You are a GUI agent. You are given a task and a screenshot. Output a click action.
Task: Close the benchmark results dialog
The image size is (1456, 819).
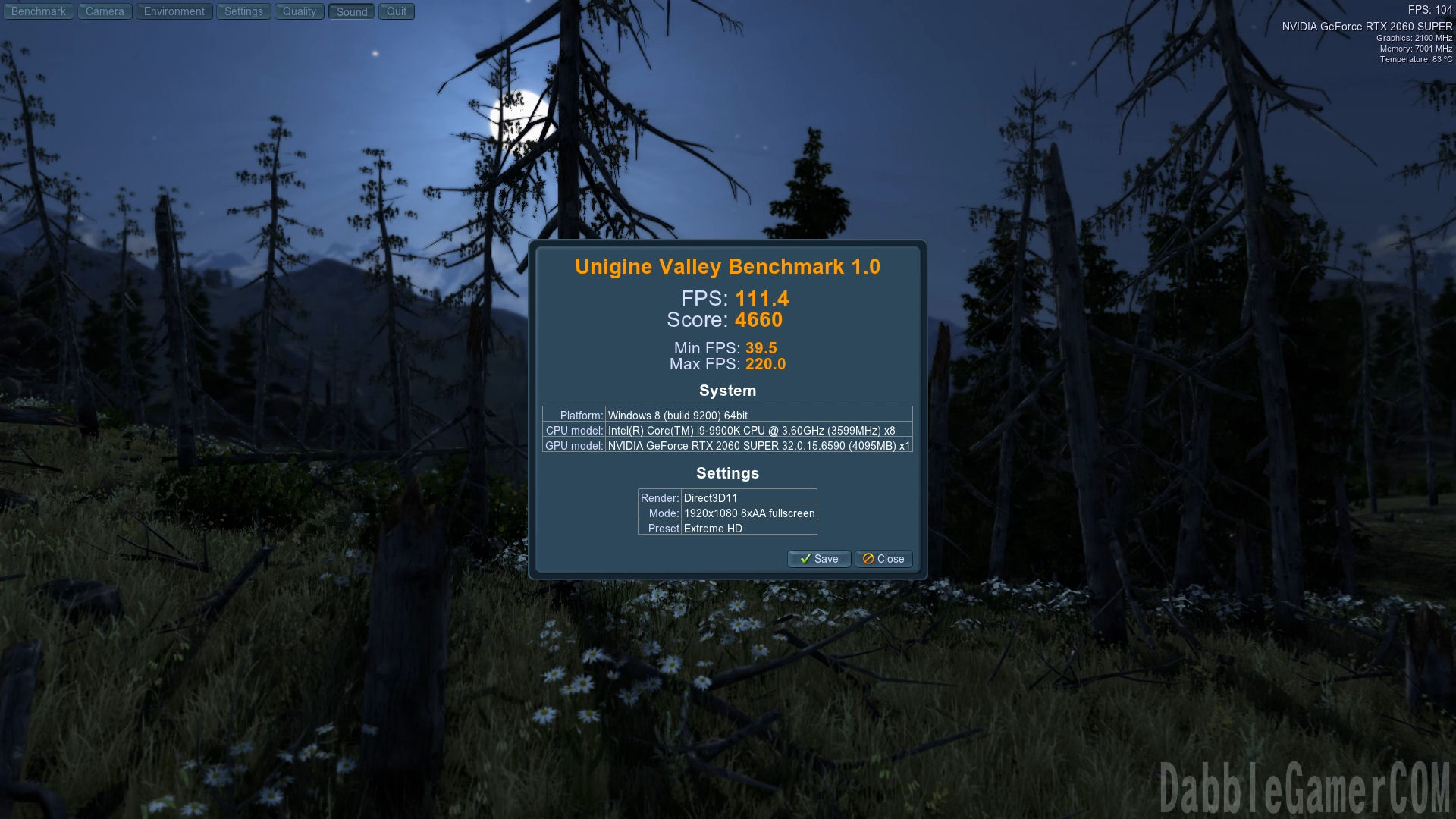click(x=883, y=559)
